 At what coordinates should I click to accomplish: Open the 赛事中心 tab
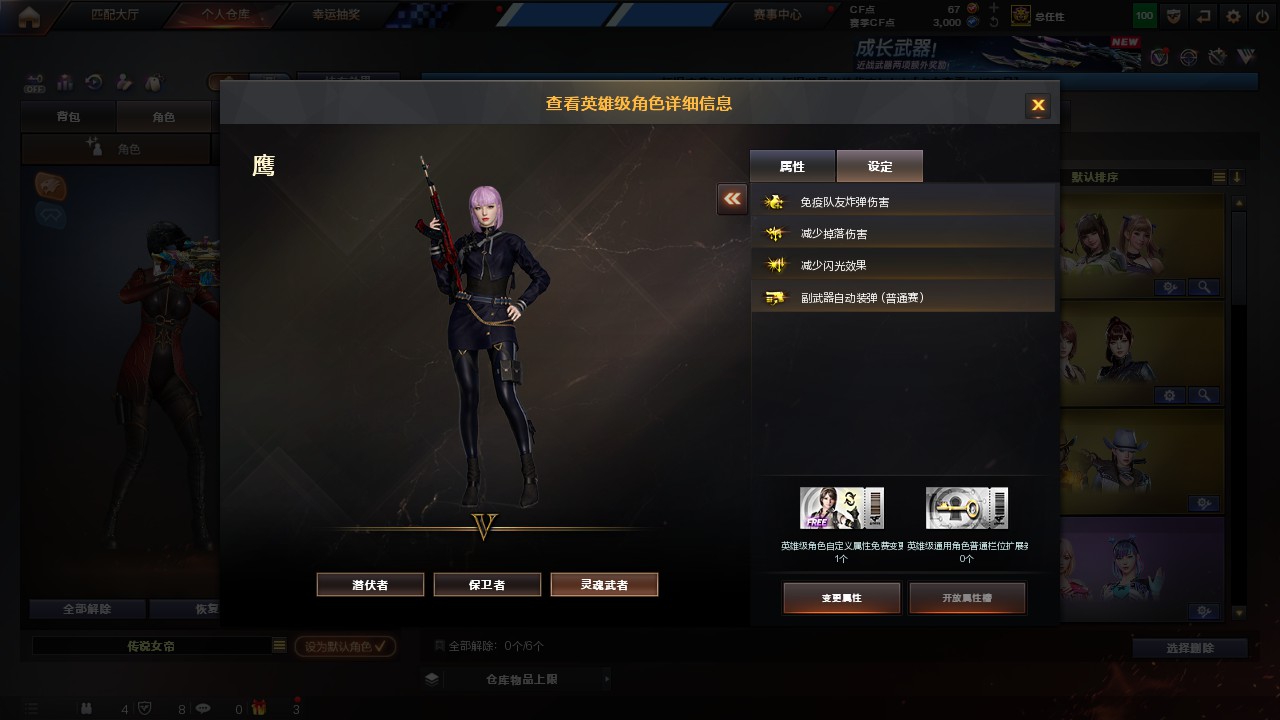click(x=776, y=15)
